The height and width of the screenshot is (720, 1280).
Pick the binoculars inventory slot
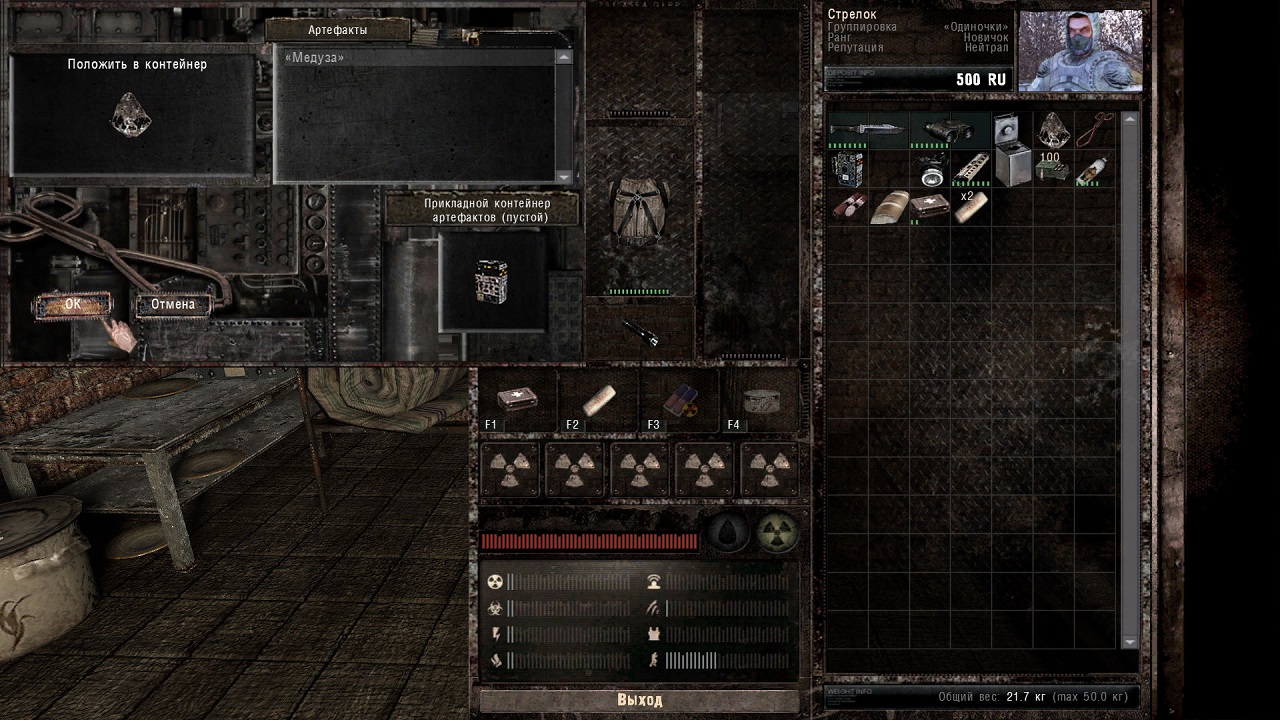tap(948, 130)
